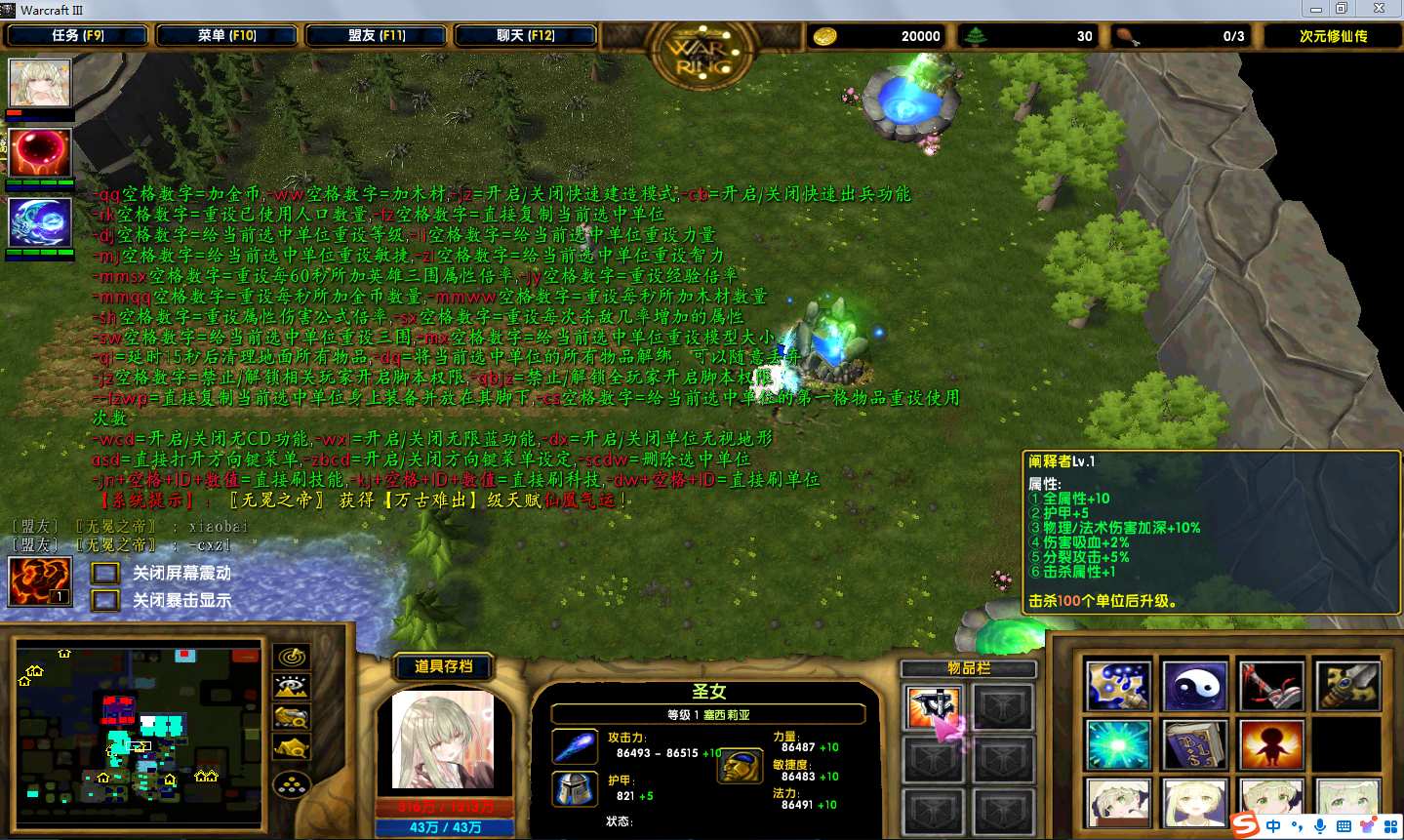This screenshot has height=840, width=1404.
Task: Open the 聊天 (F12) chat log
Action: click(526, 36)
